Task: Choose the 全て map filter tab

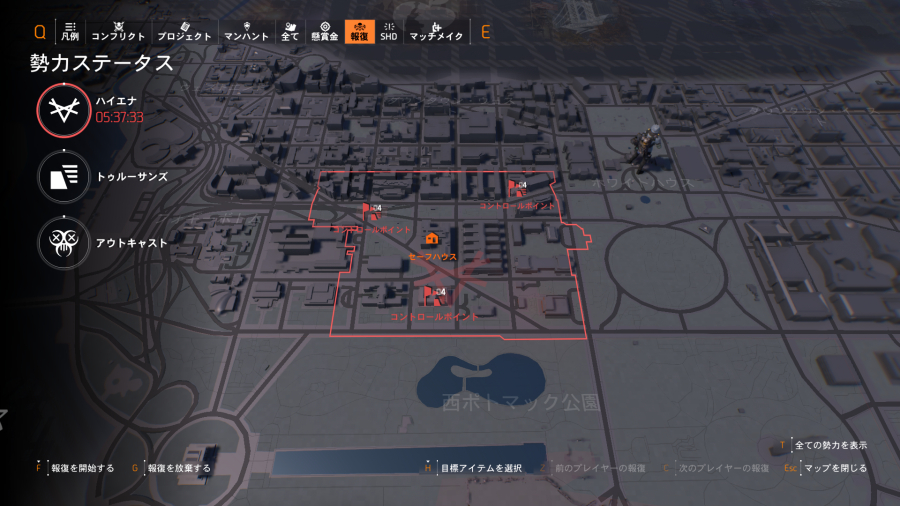Action: tap(290, 31)
